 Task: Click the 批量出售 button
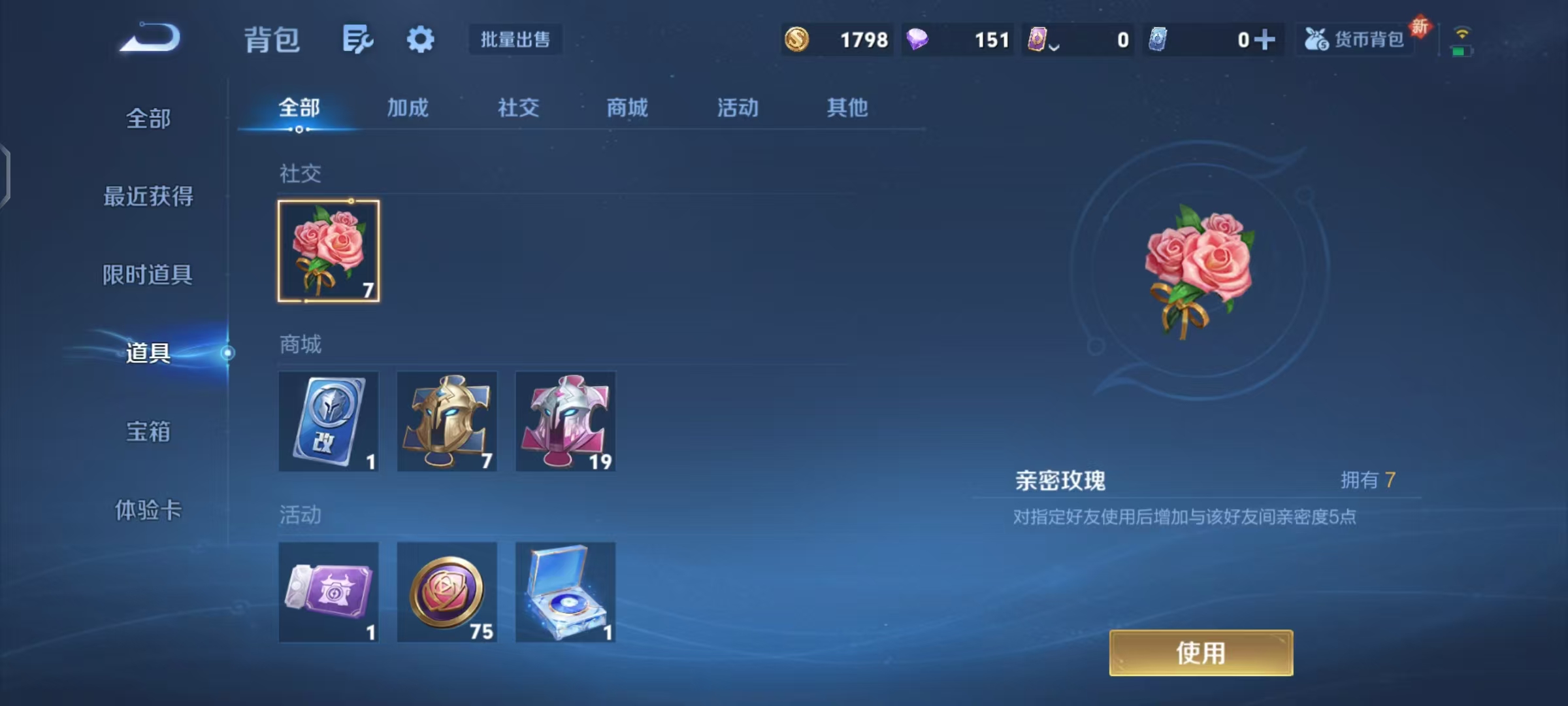[x=515, y=39]
